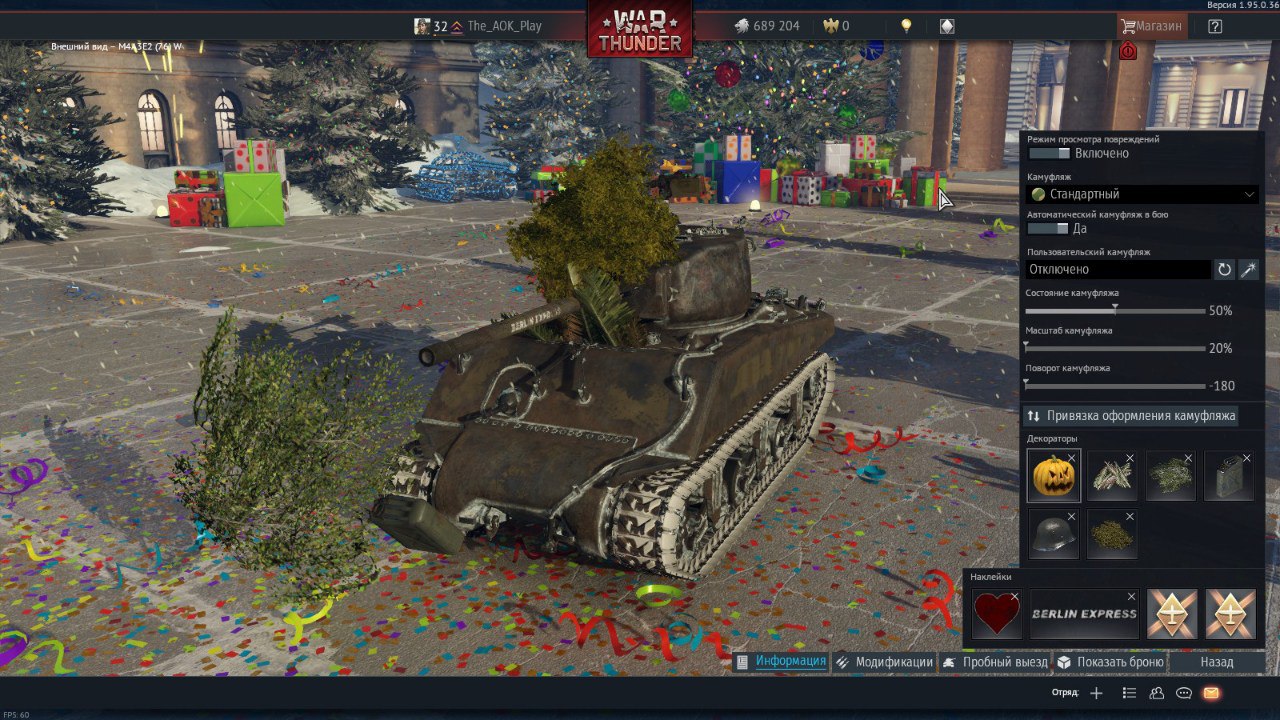Open the Модификации section
Screen dimensions: 1280x720
[x=884, y=662]
